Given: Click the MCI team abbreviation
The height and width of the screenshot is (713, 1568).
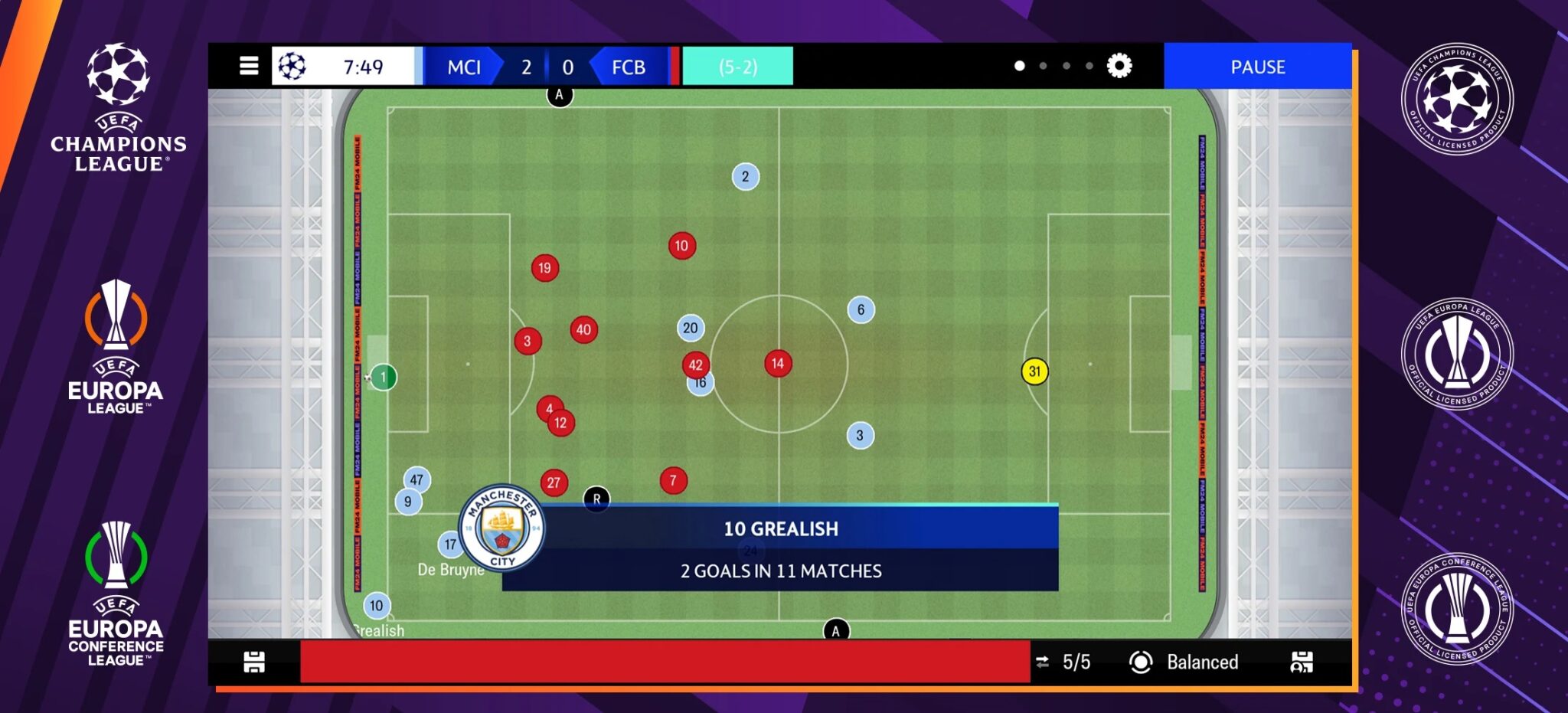Looking at the screenshot, I should [464, 67].
